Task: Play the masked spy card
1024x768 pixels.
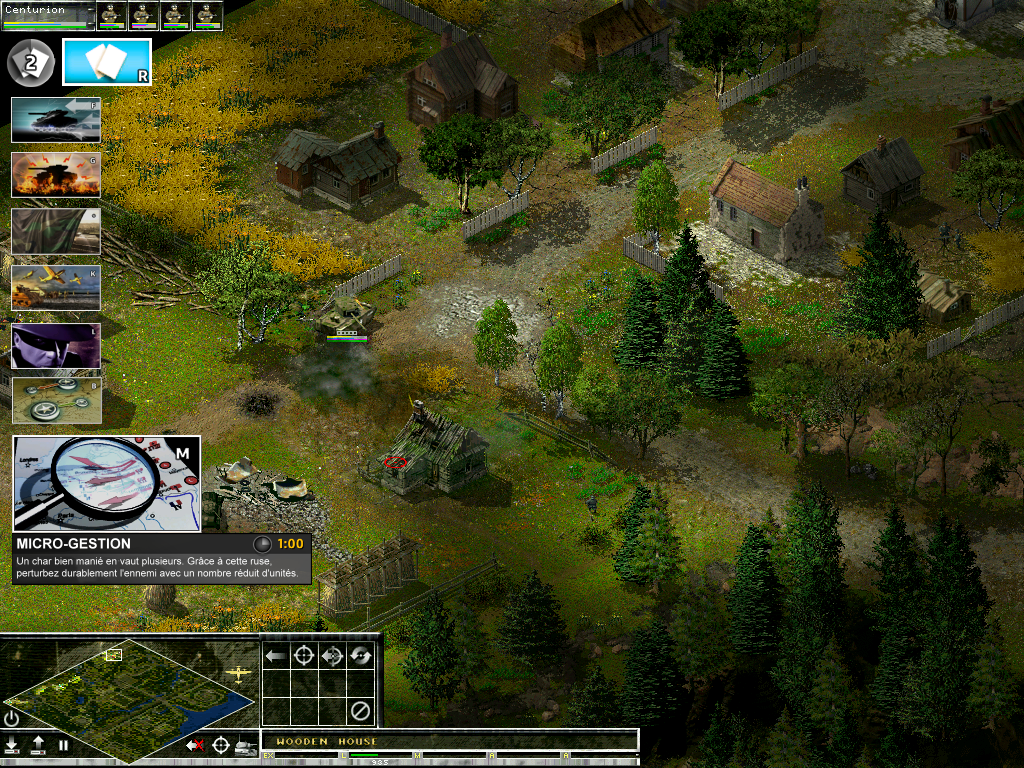Action: [x=56, y=345]
